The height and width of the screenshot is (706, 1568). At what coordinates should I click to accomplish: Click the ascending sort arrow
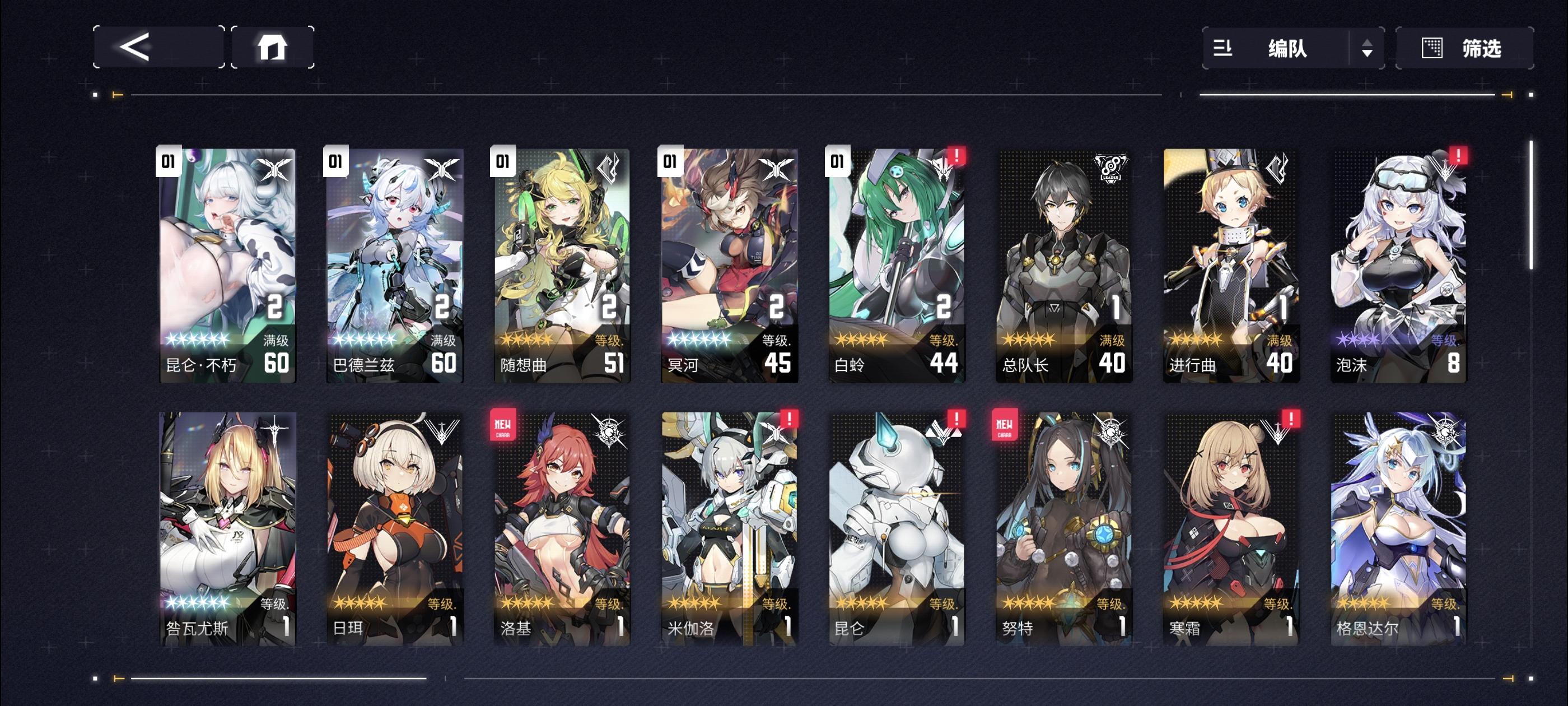tap(1368, 44)
